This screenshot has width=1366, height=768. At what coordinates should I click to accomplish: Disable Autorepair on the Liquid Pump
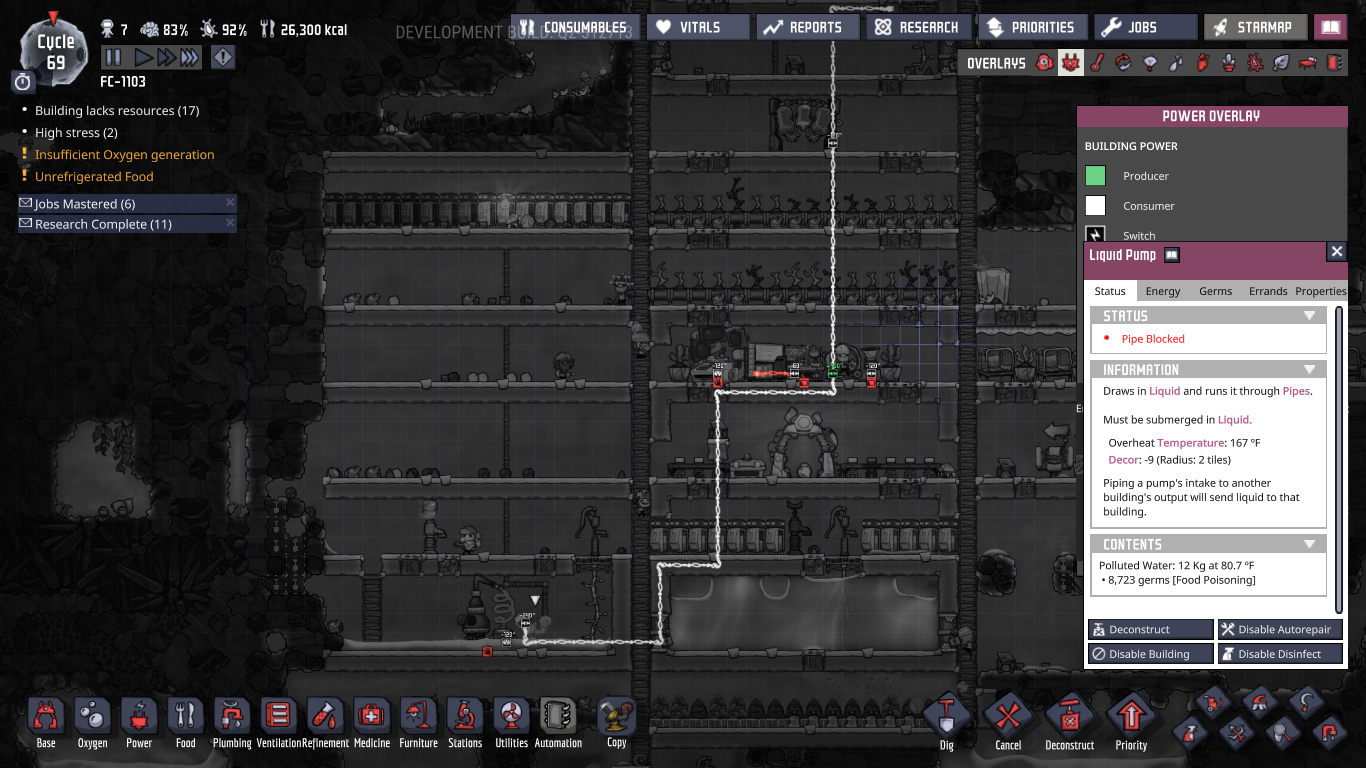tap(1280, 629)
